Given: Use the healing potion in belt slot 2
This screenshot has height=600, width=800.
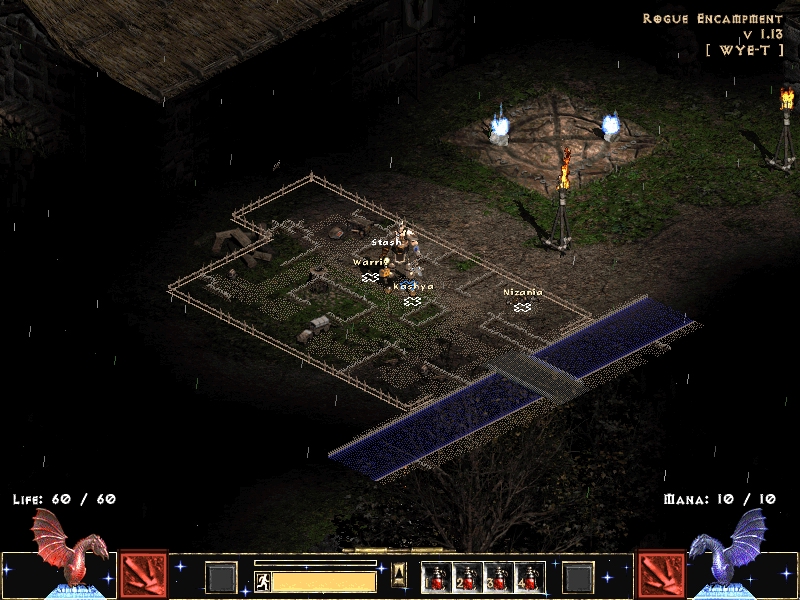Looking at the screenshot, I should coord(465,577).
